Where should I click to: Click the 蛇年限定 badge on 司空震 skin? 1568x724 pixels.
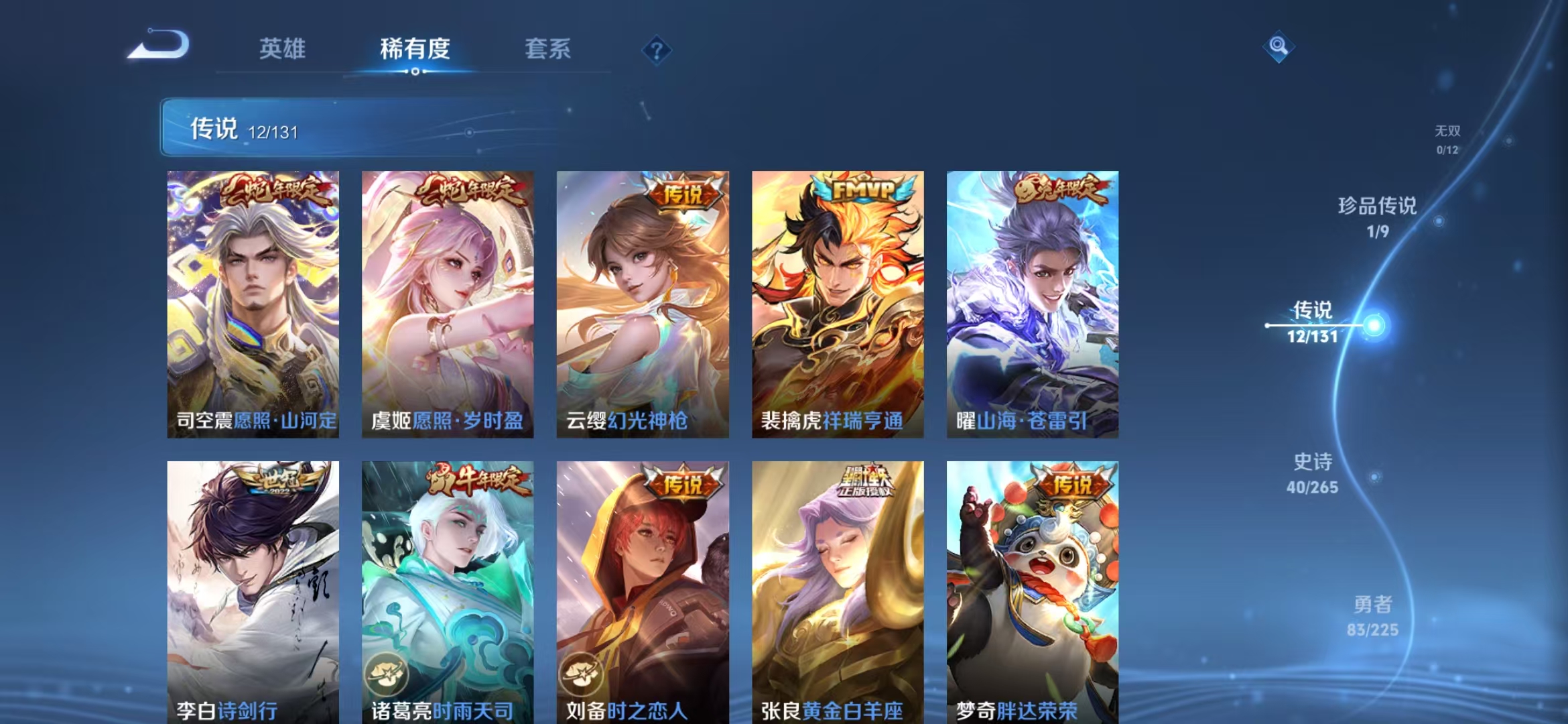click(x=278, y=190)
